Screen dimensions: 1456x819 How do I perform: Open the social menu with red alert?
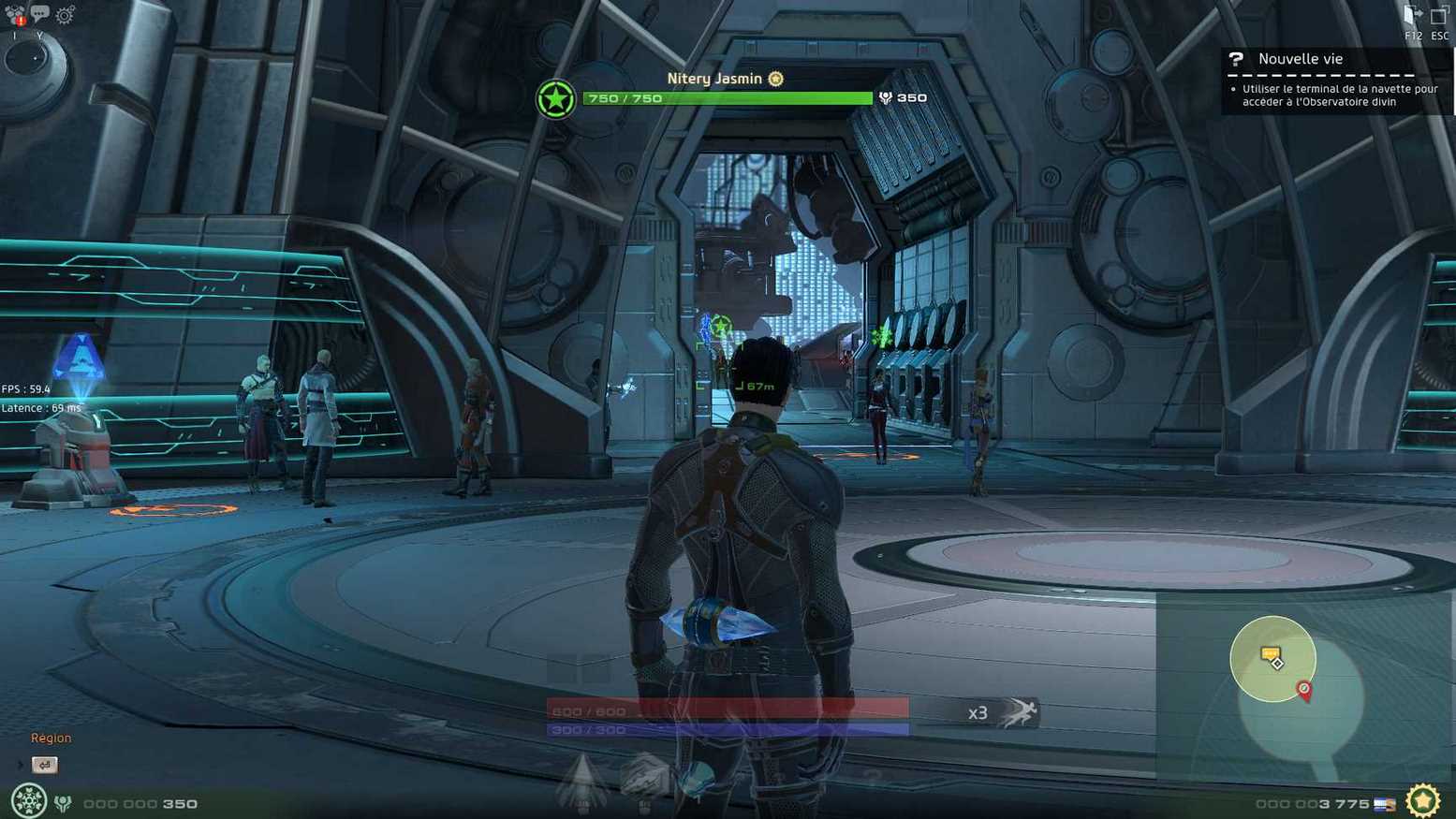[15, 15]
